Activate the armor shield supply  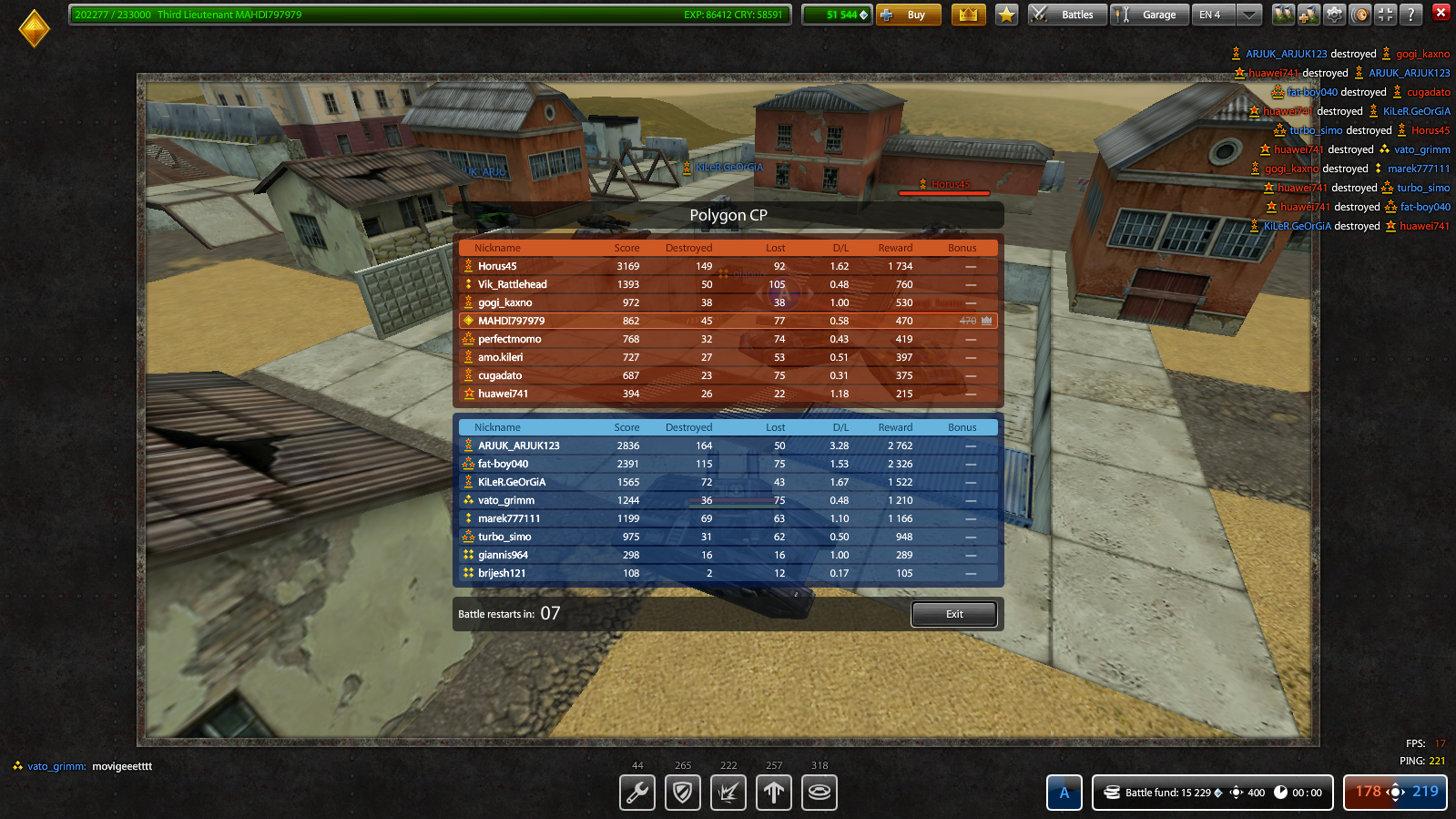point(682,793)
